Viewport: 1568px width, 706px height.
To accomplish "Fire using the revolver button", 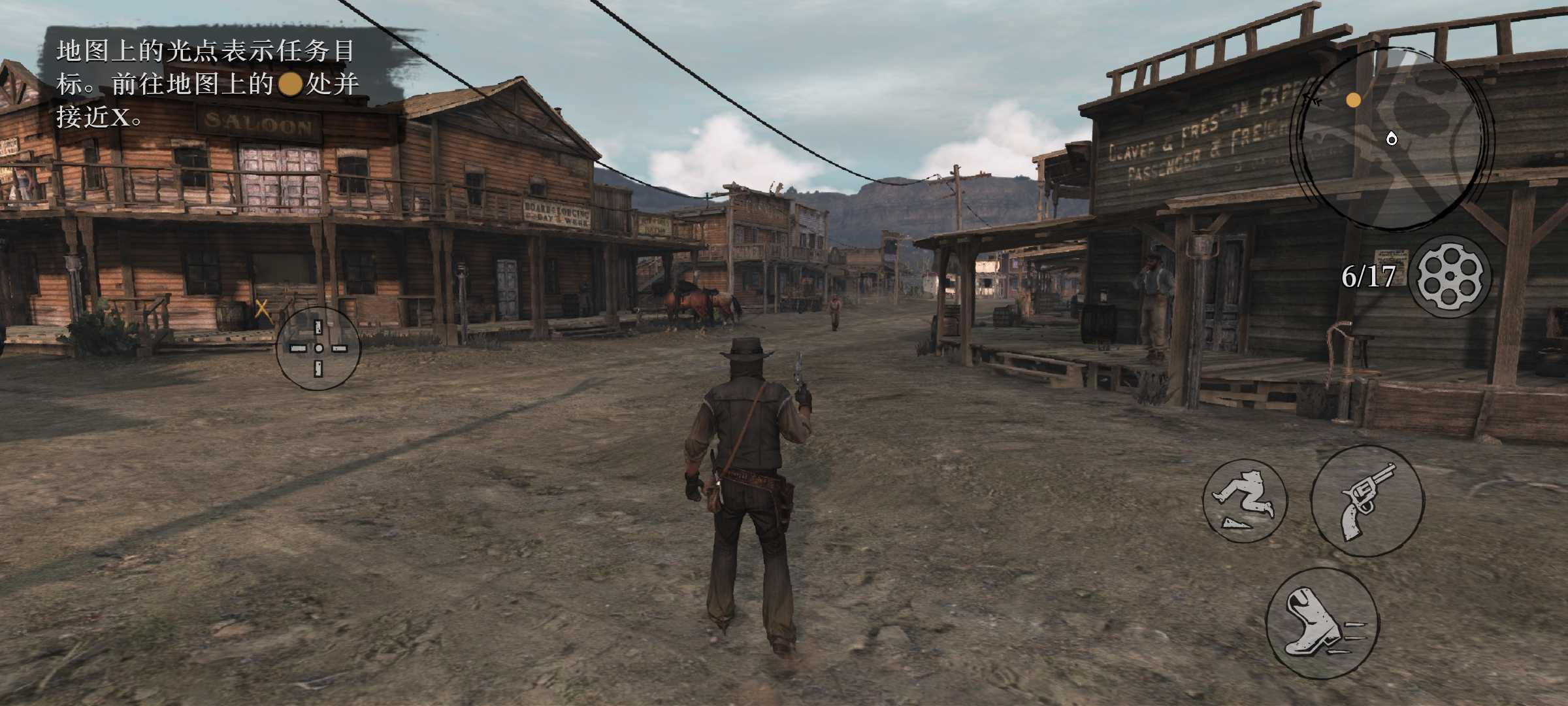I will (x=1367, y=501).
